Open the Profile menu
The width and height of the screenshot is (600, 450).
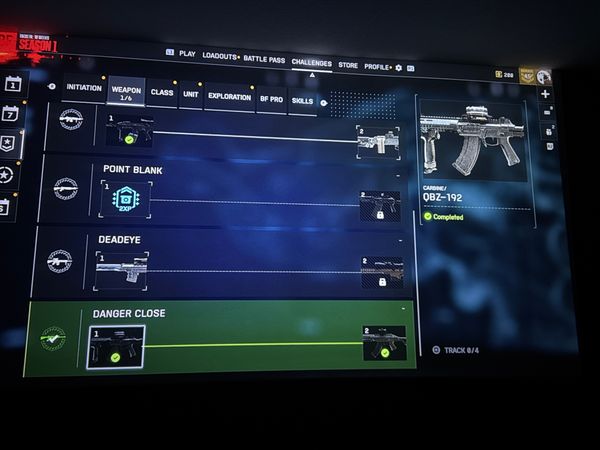(x=376, y=66)
